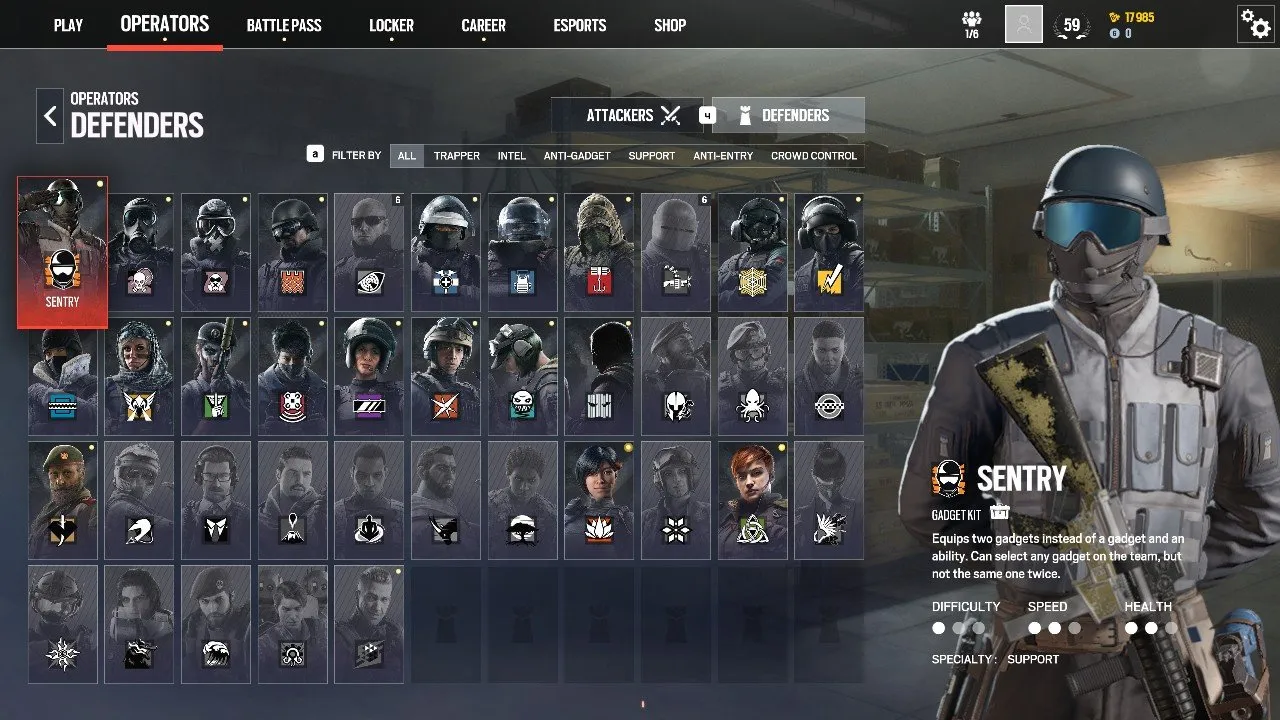Open game settings with the gear icon

tap(1255, 25)
